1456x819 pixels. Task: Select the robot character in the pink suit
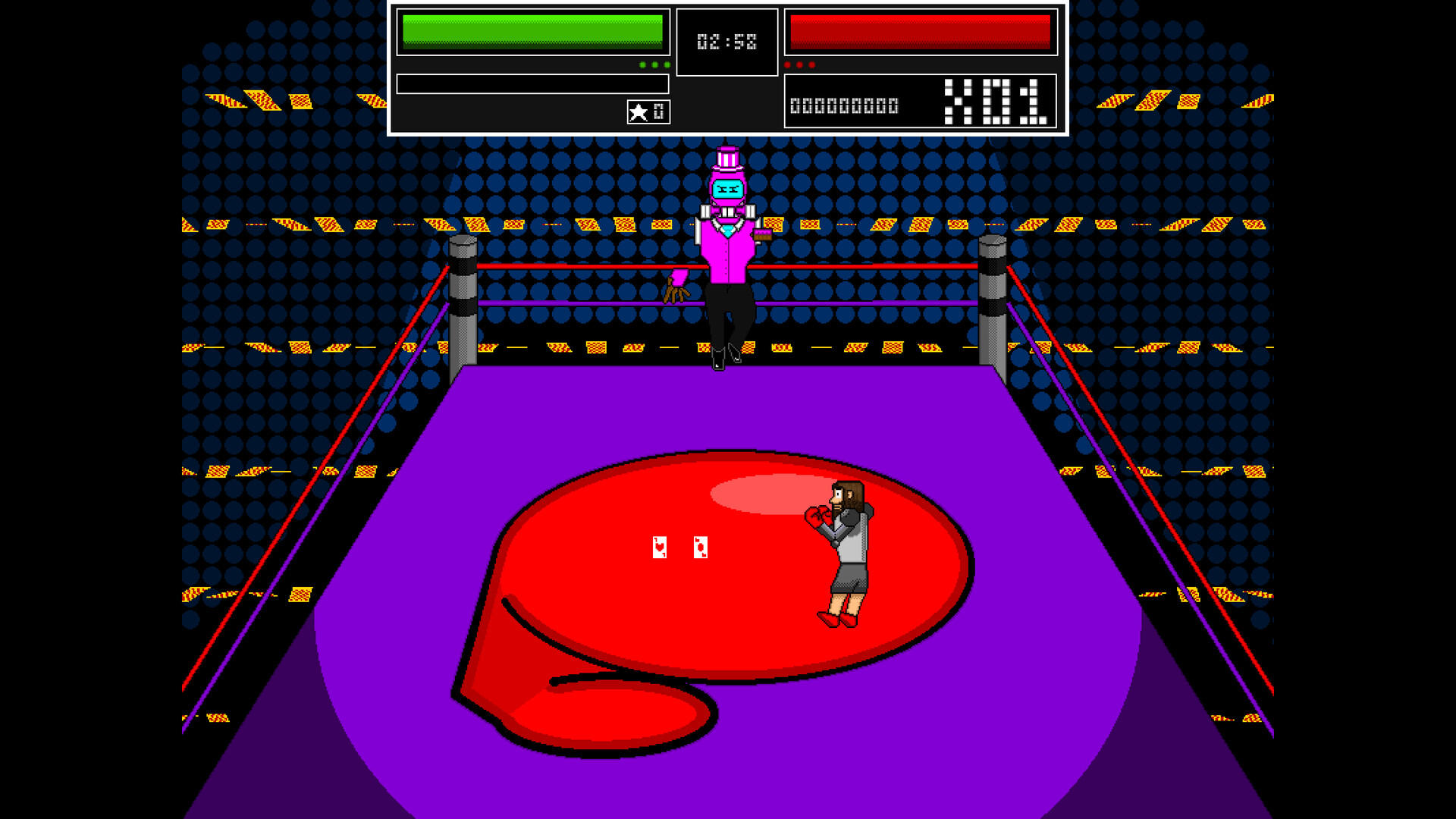(728, 250)
